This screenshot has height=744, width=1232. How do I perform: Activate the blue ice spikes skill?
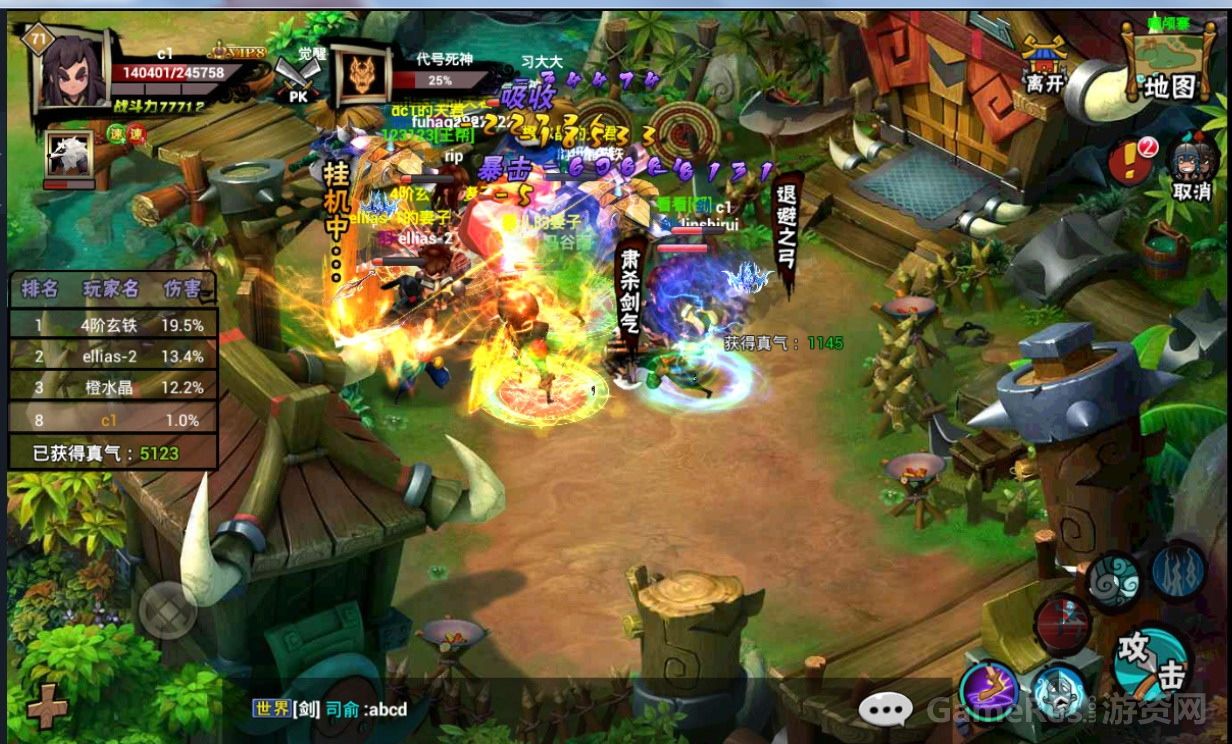pos(1179,571)
